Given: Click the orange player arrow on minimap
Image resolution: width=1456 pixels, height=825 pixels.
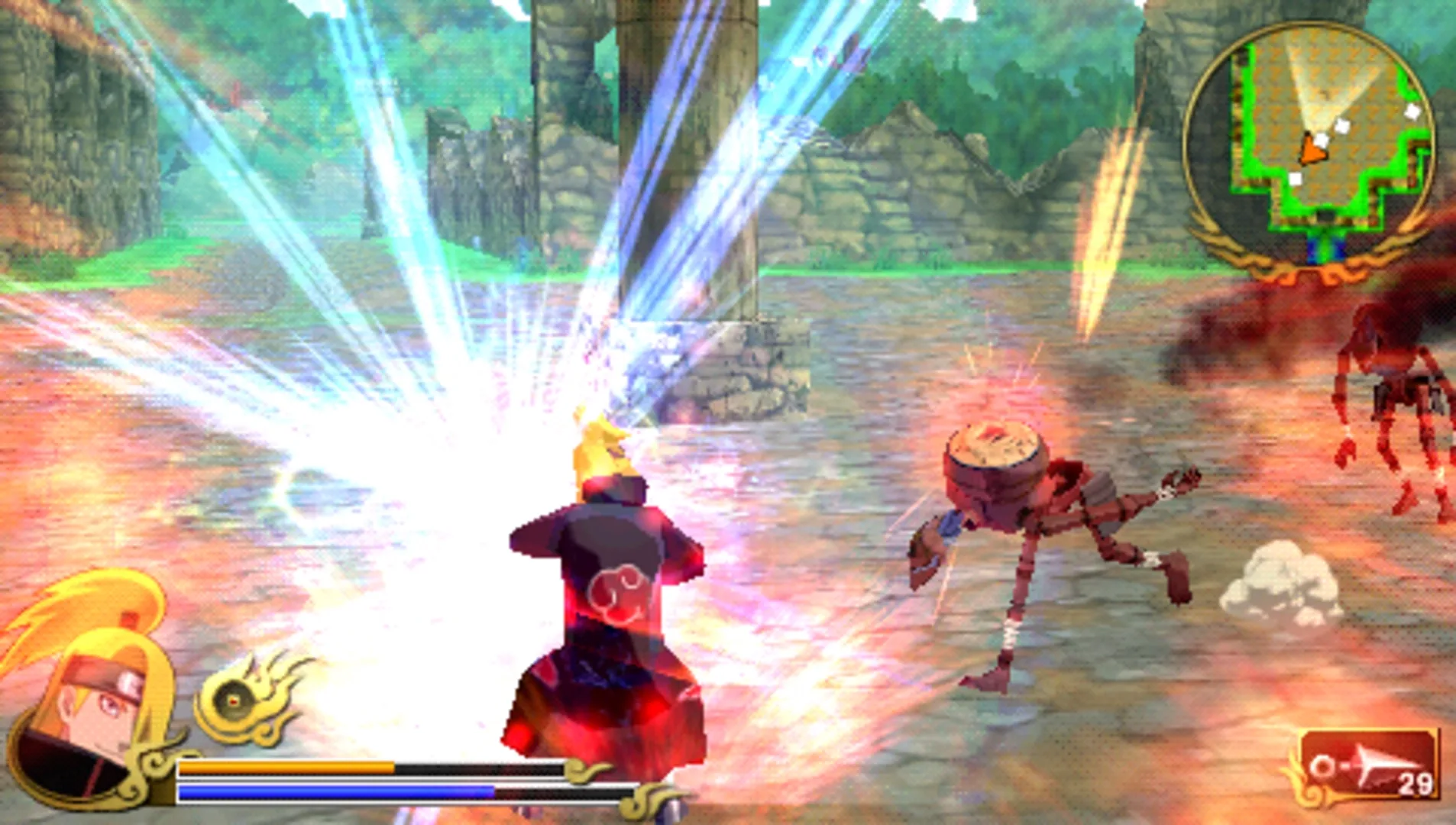Looking at the screenshot, I should click(x=1312, y=150).
